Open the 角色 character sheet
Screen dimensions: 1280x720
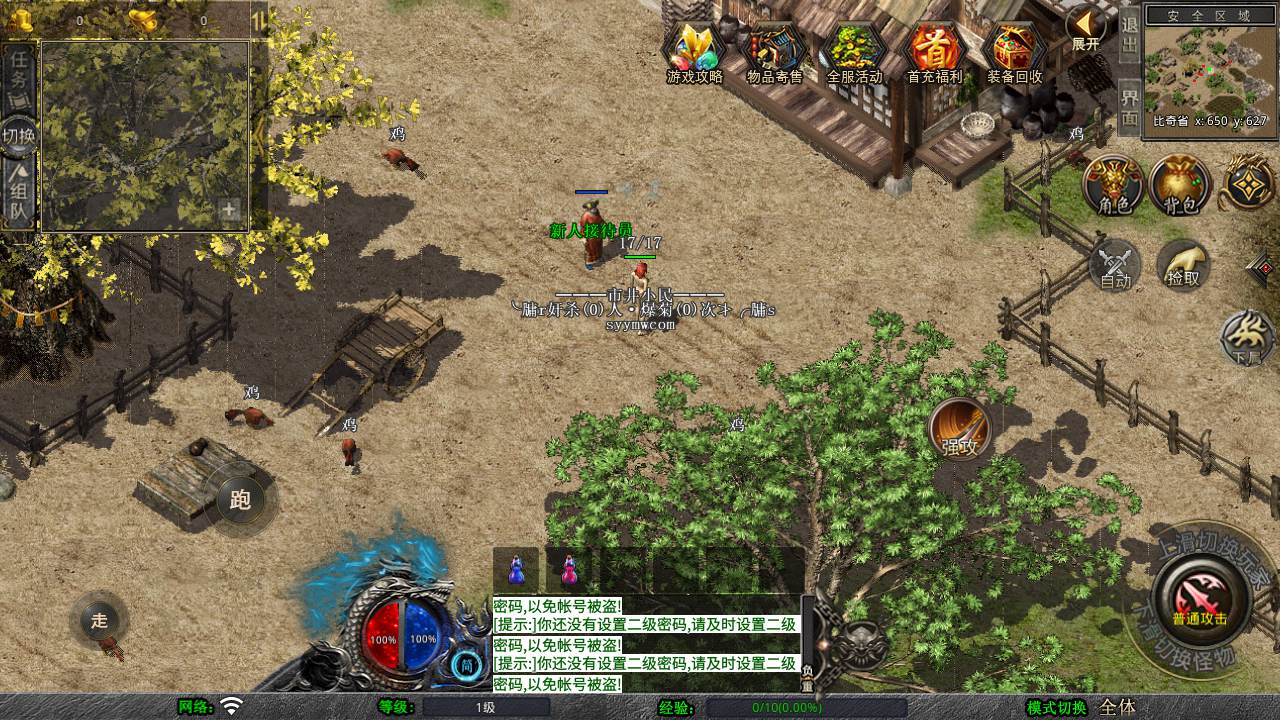1114,185
